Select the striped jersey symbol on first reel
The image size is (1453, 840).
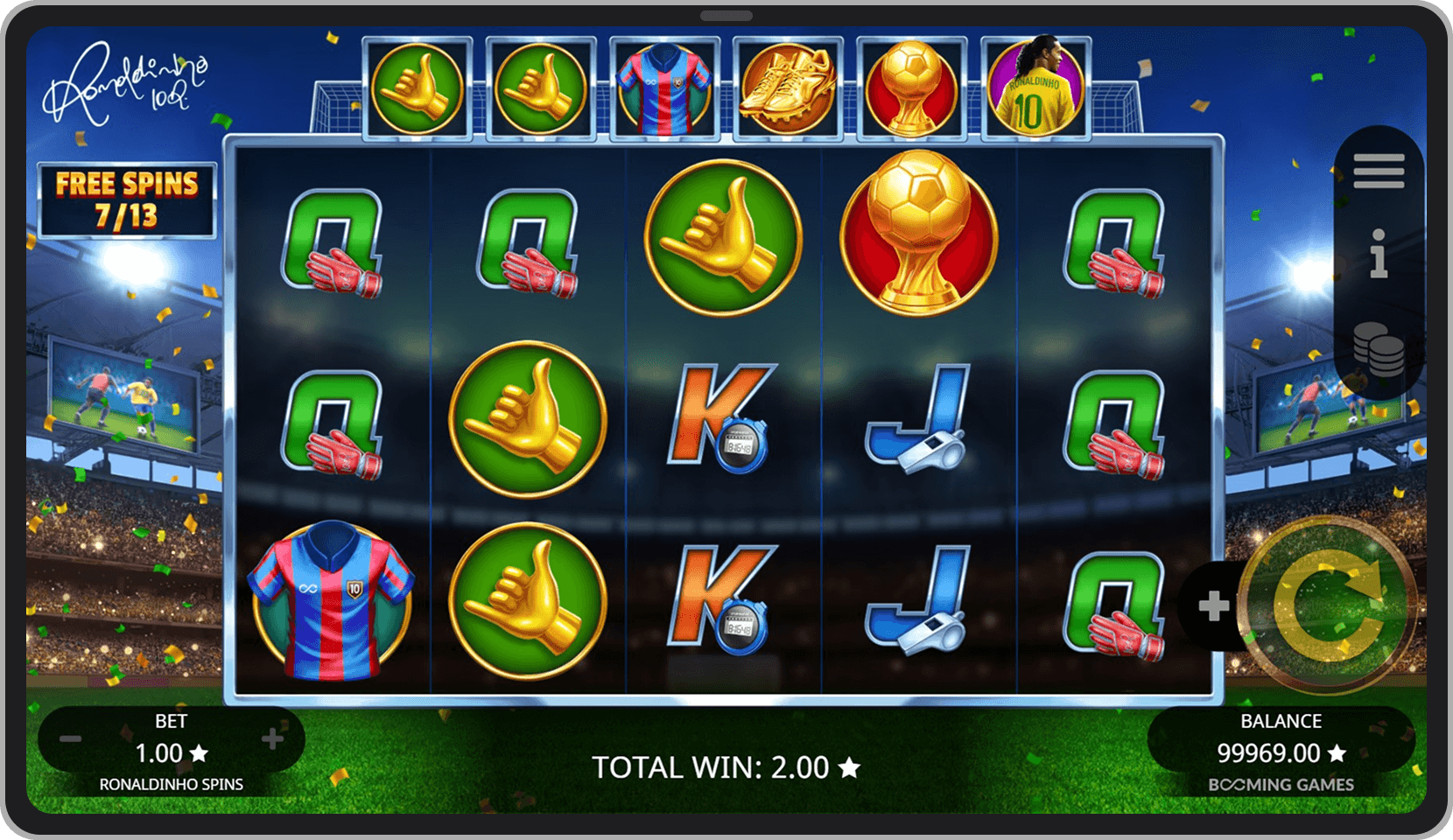coord(334,598)
